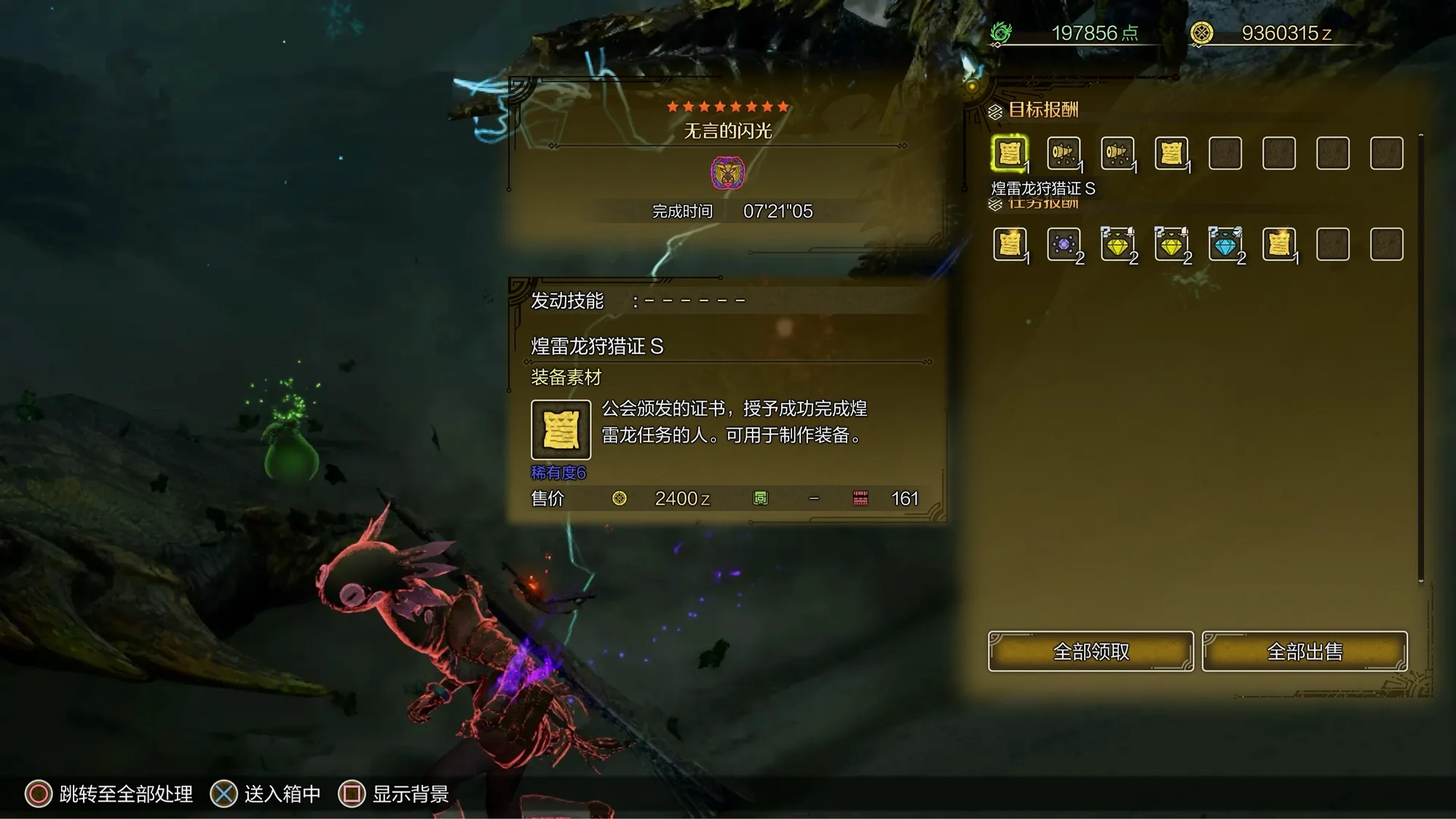Select the unhighlighted certificate in the 目标报酬 row
The image size is (1456, 819).
pos(1171,154)
